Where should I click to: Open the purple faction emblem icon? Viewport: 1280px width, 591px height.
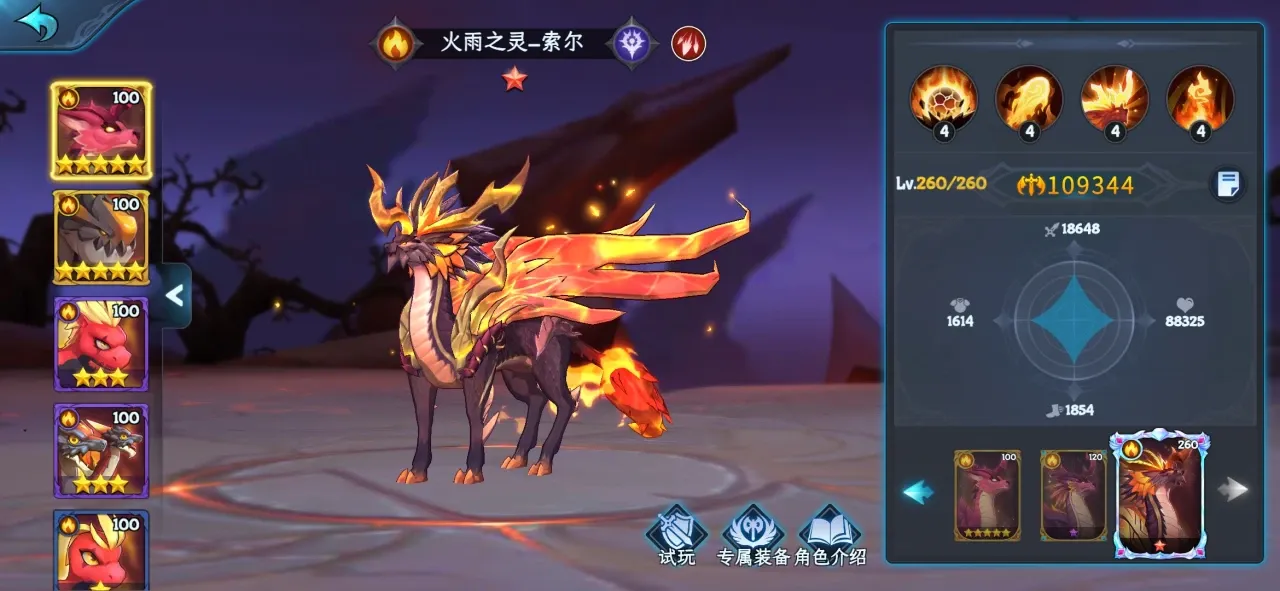point(631,44)
